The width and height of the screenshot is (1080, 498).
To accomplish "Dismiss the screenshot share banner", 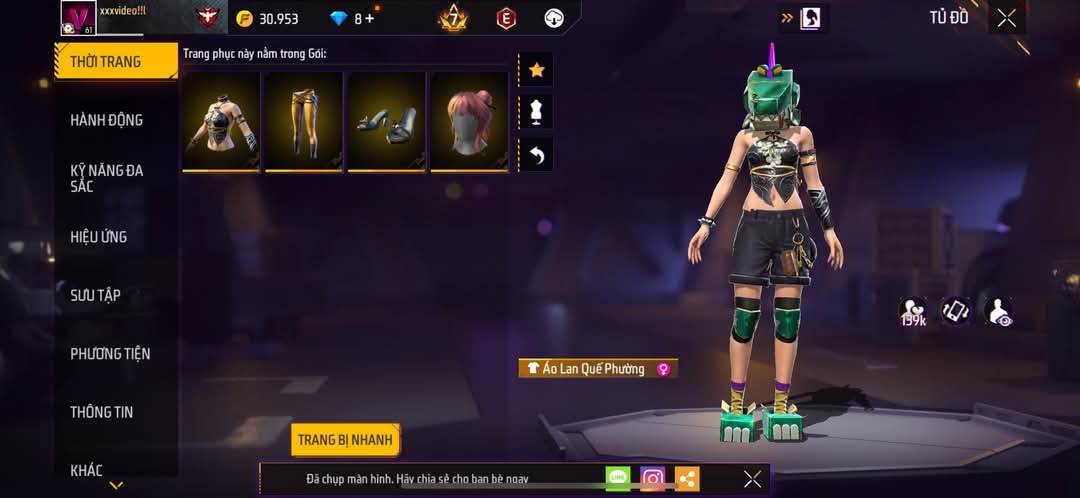I will 752,479.
